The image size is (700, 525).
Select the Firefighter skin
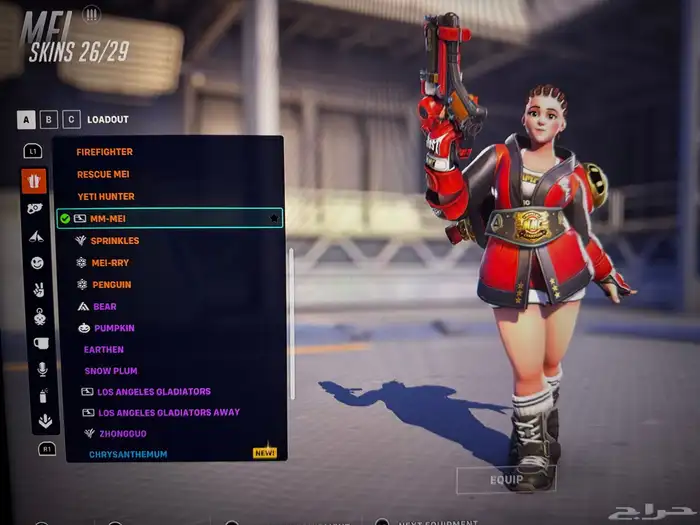pos(105,152)
